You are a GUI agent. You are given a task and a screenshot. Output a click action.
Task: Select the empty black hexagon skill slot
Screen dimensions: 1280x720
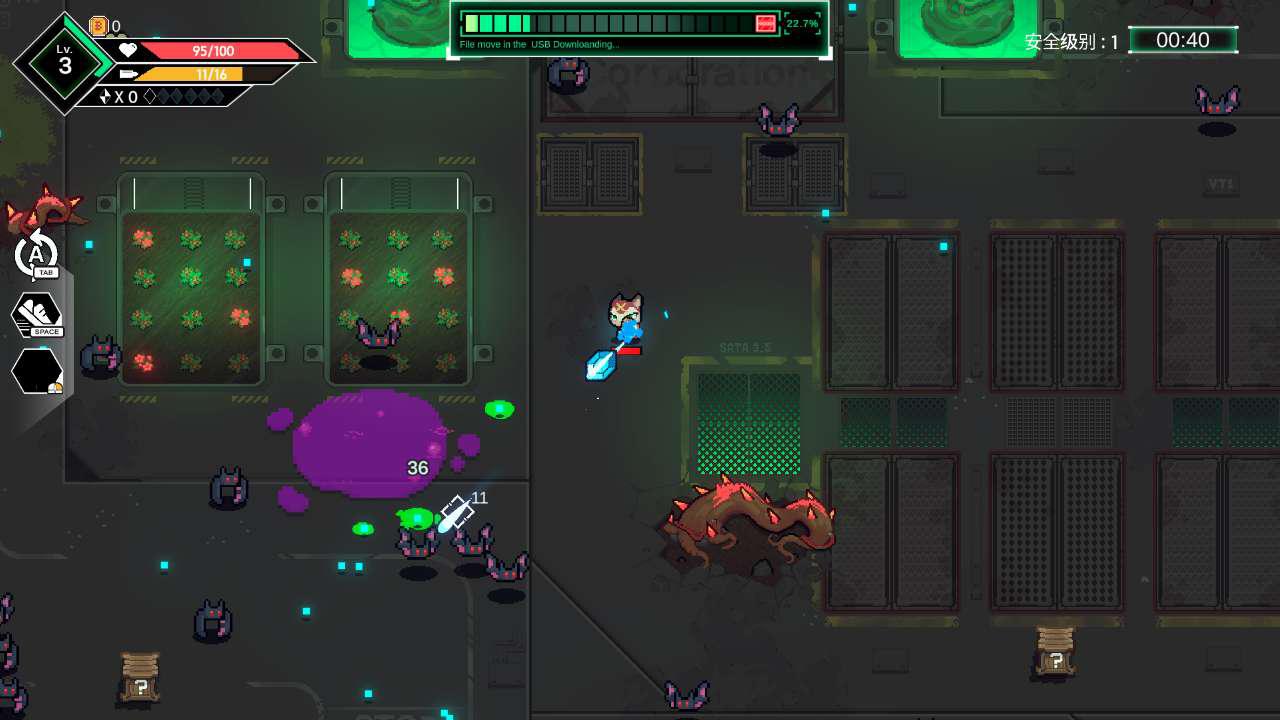point(37,372)
